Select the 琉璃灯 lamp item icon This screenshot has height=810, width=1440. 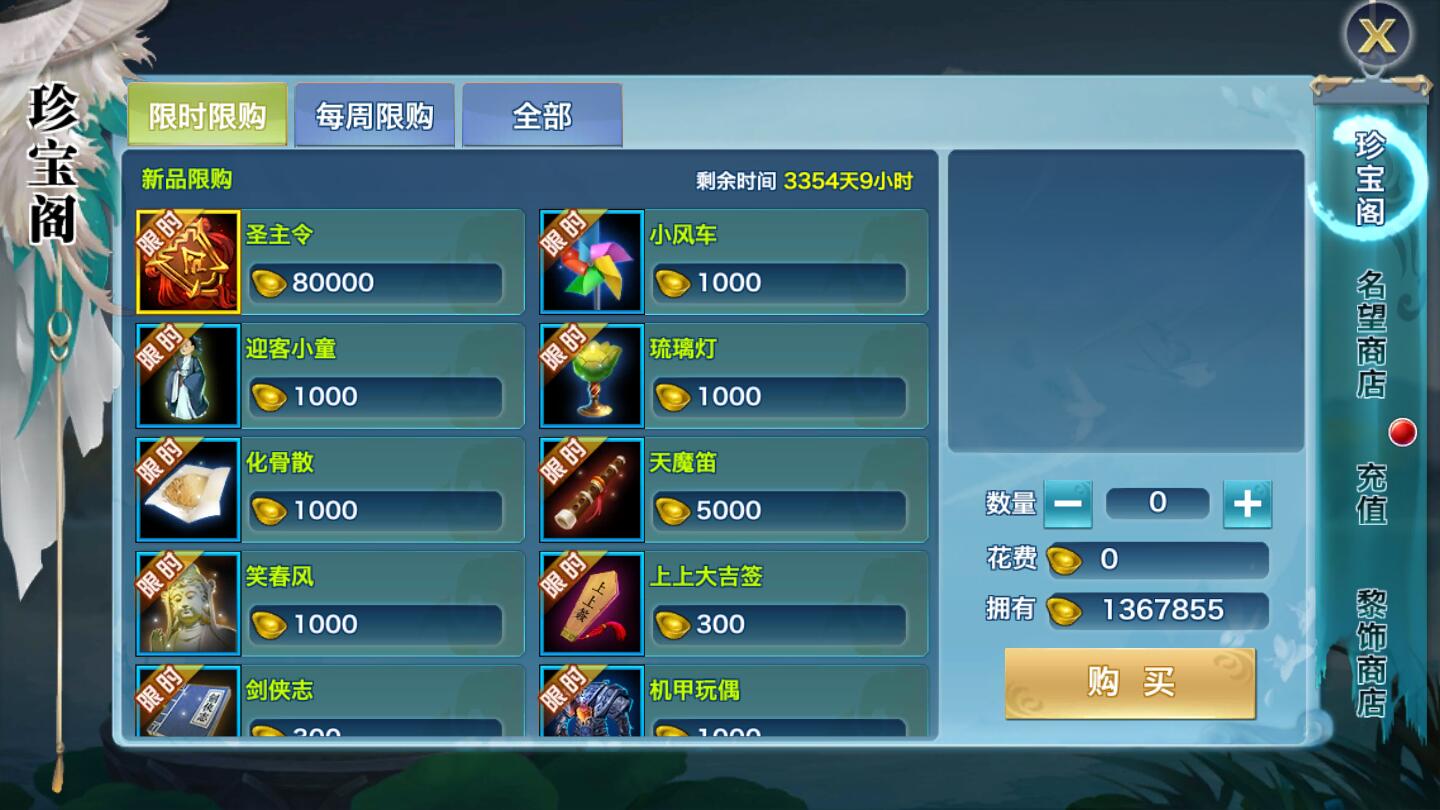[591, 376]
